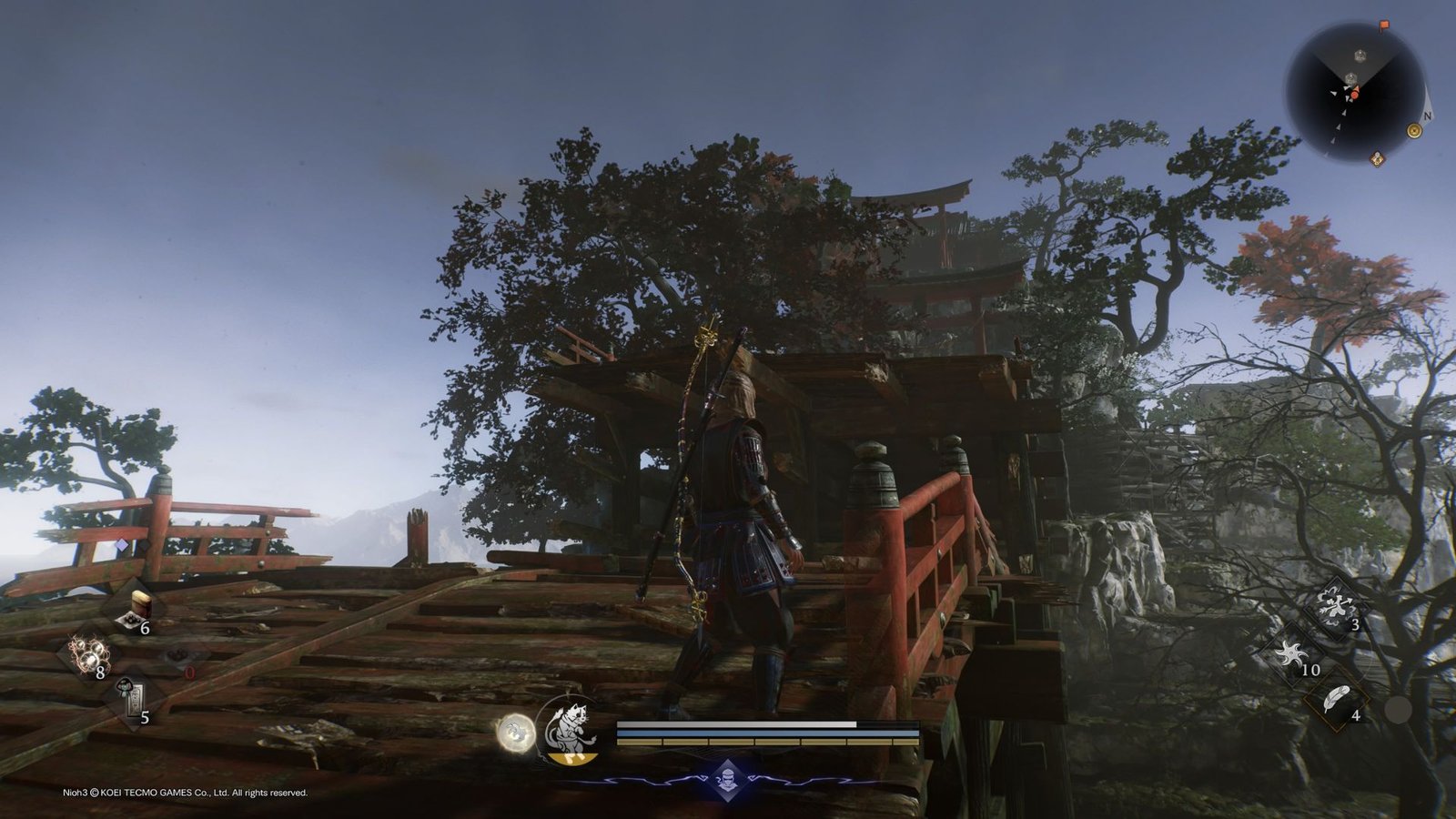
Task: Select the shuriken quick slot showing 10
Action: [x=1290, y=652]
